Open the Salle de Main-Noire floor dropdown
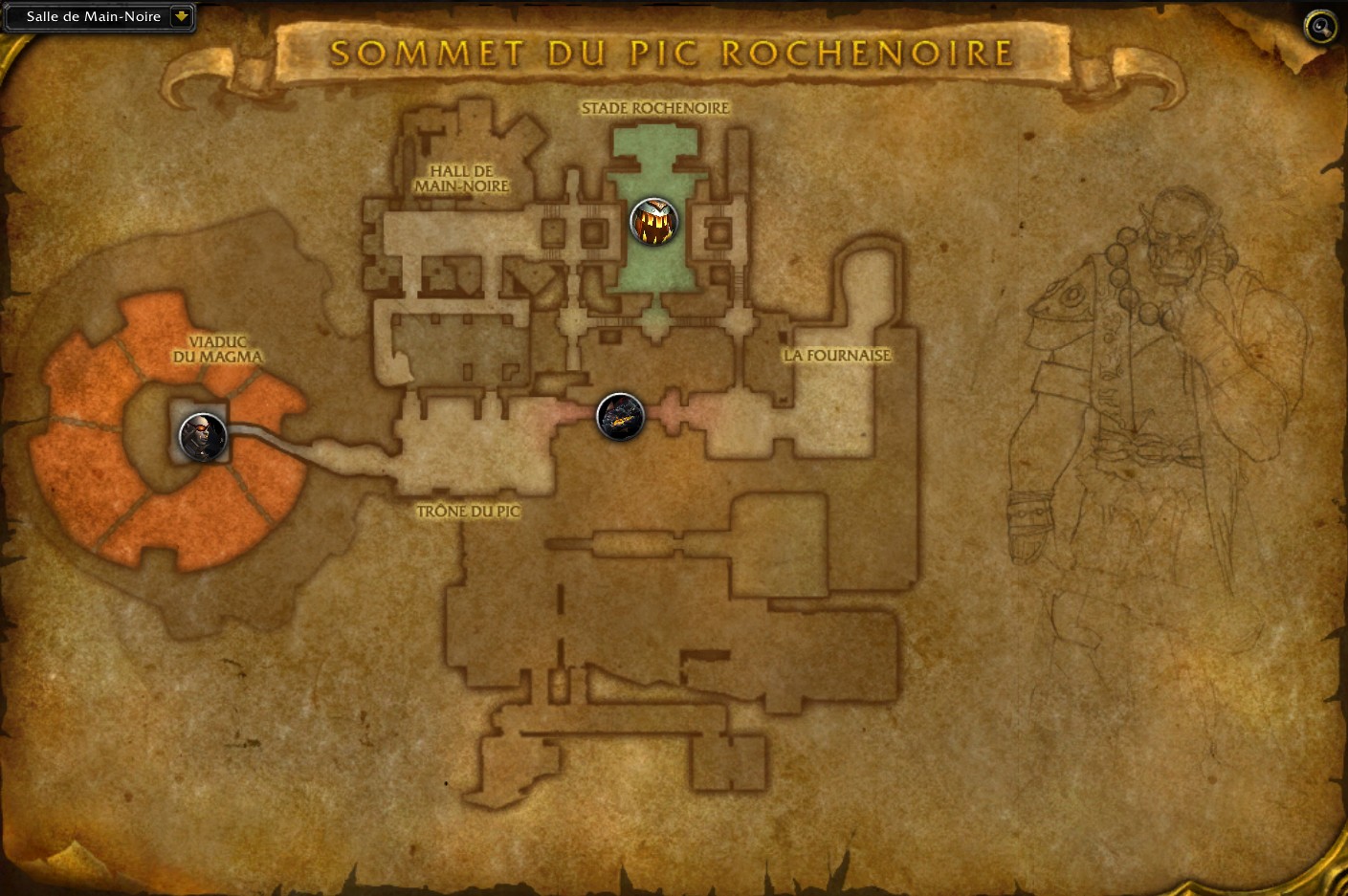 181,16
